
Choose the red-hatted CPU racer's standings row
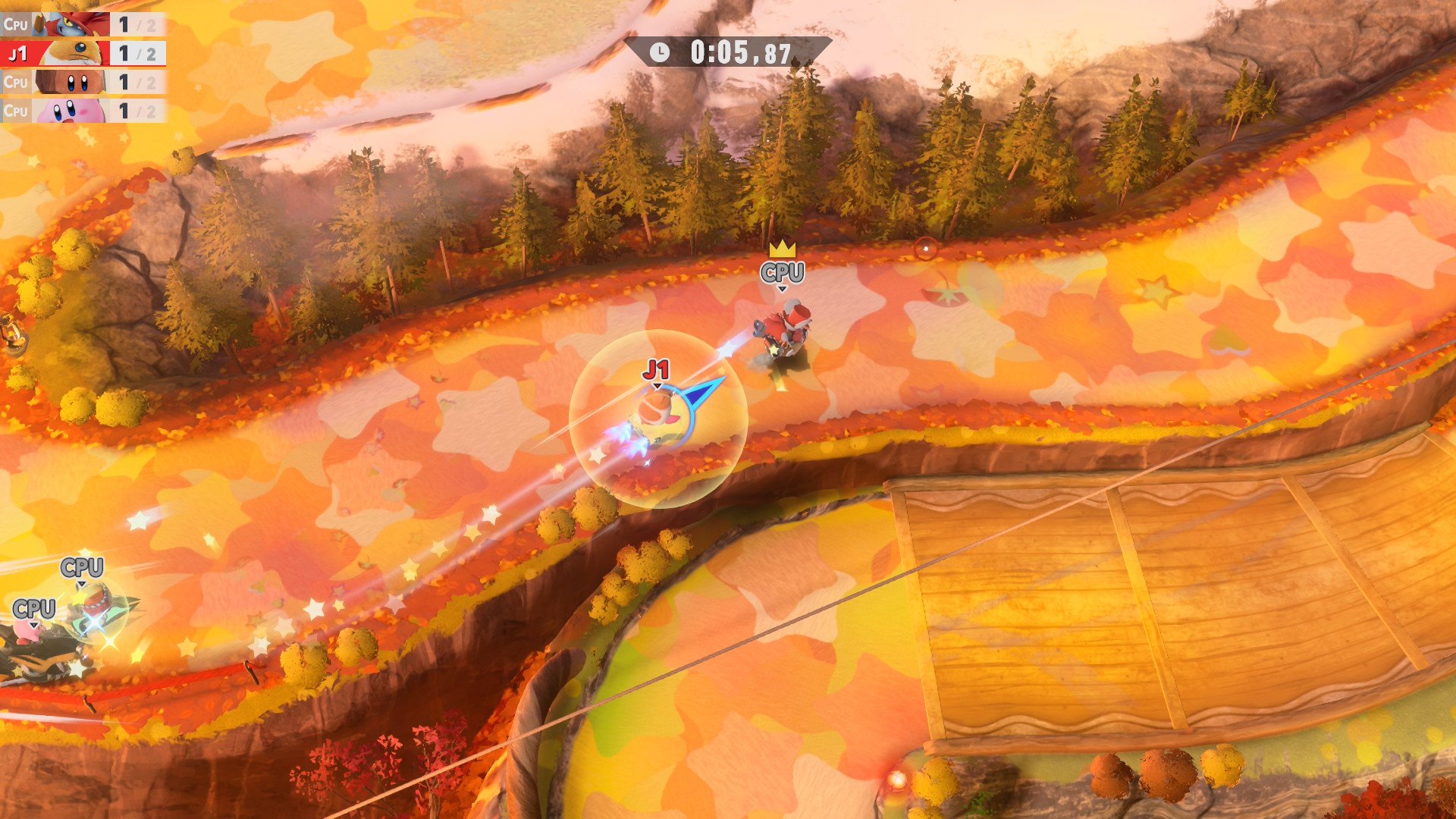pos(82,24)
